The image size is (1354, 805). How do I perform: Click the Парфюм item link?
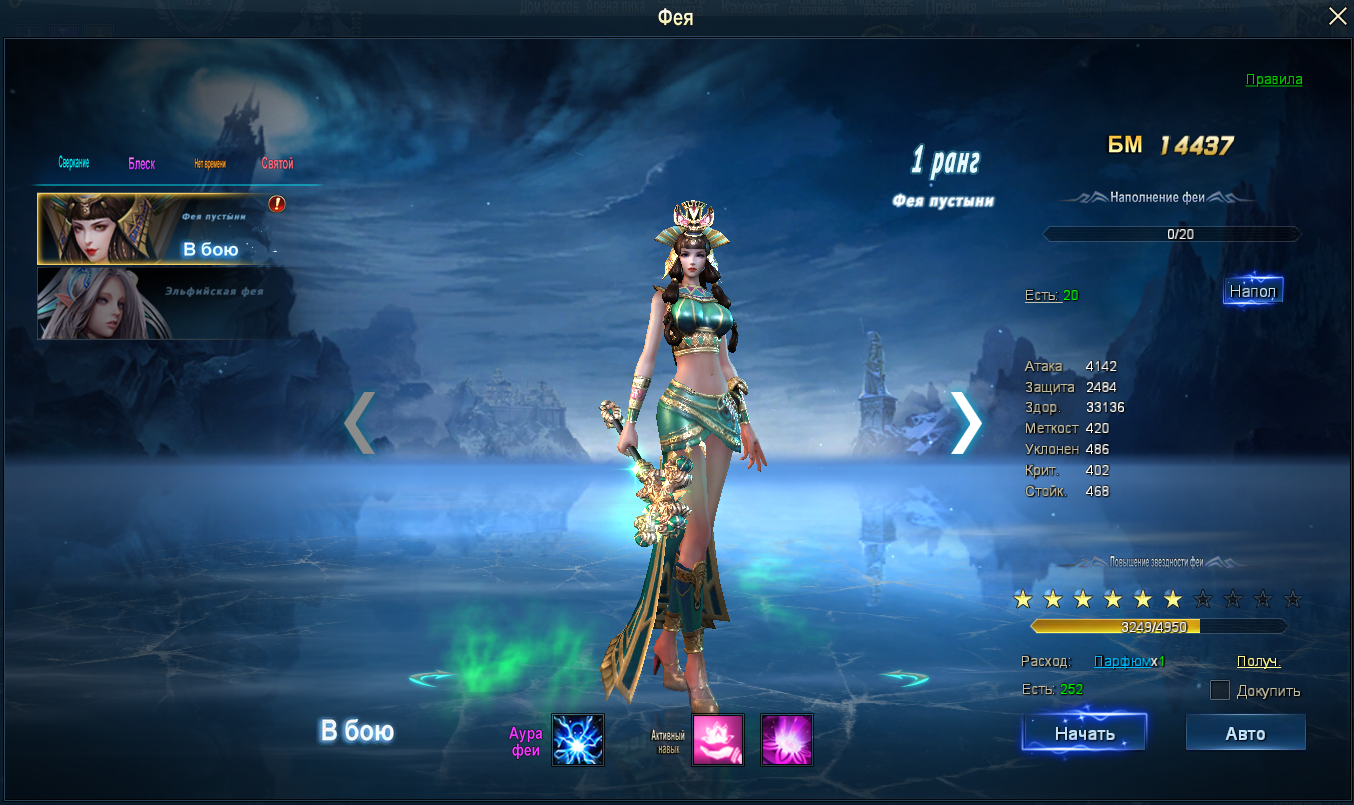pos(1121,661)
